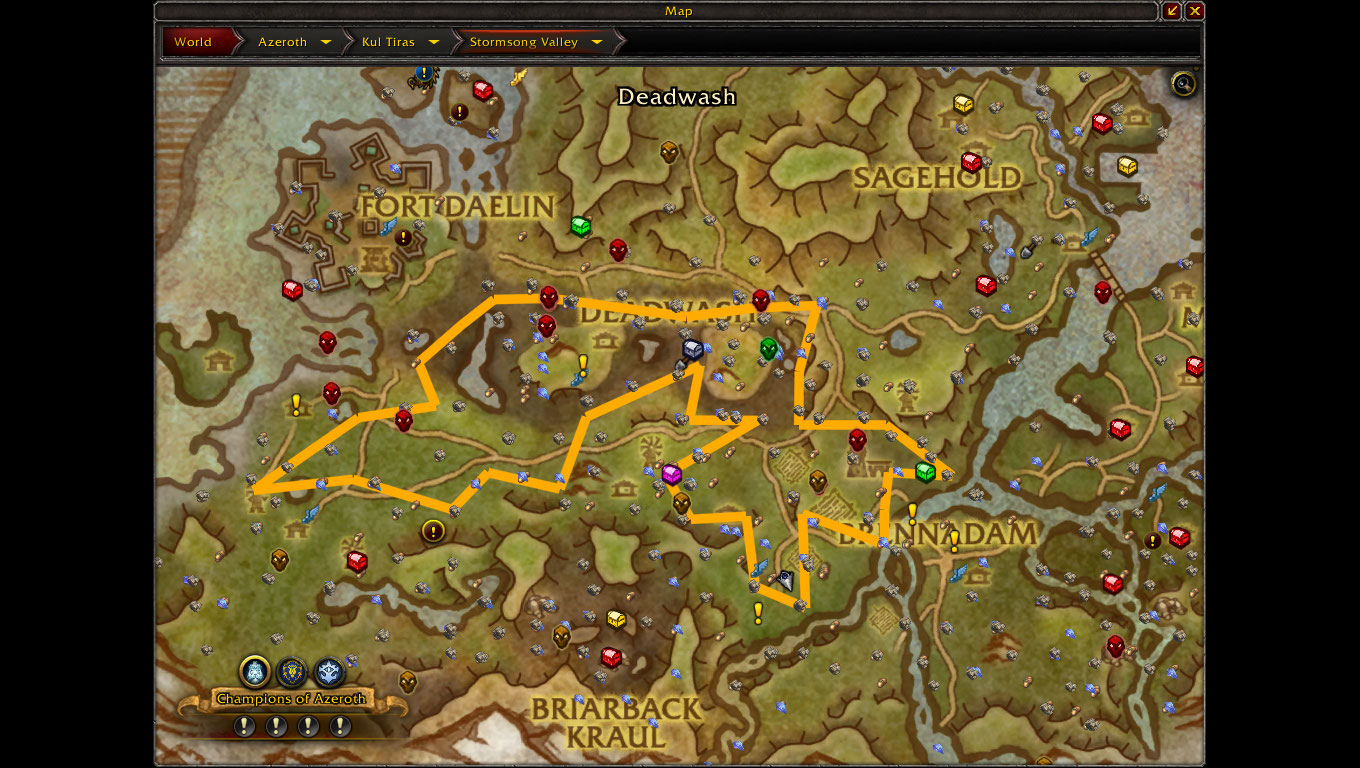Click the yellow chest above Sagehold

coord(963,103)
